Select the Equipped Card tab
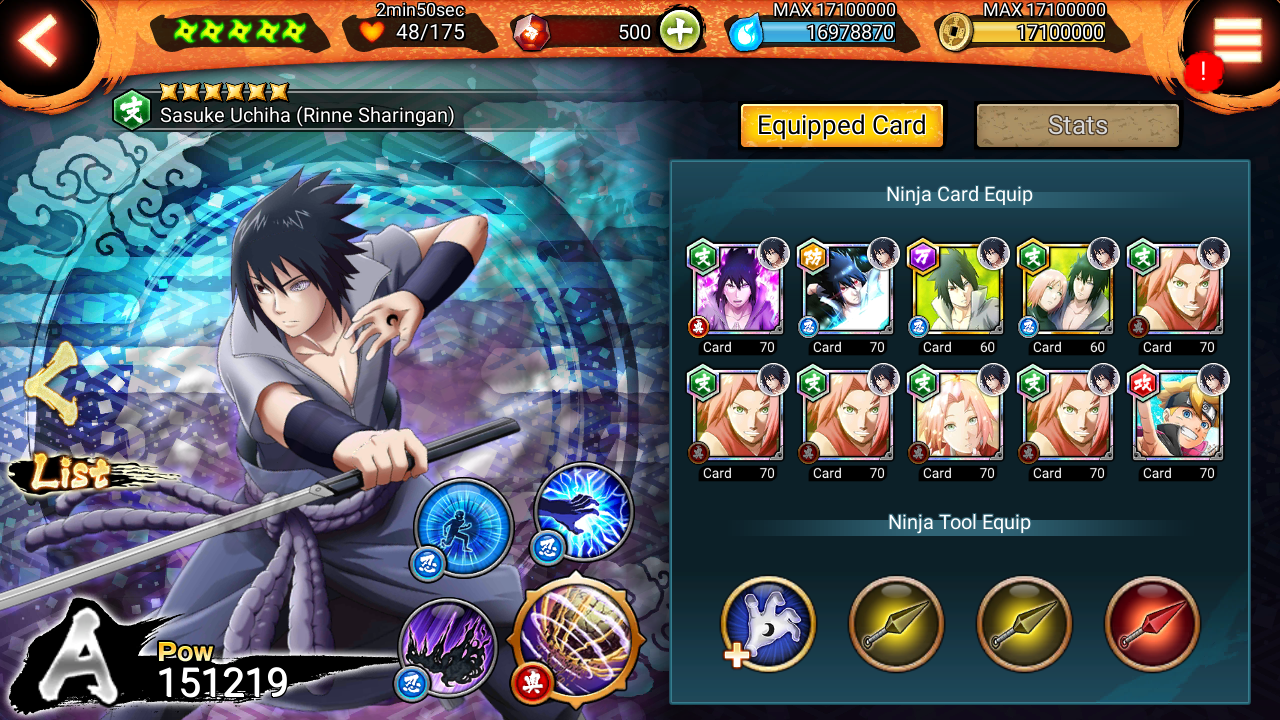1280x720 pixels. pos(841,126)
